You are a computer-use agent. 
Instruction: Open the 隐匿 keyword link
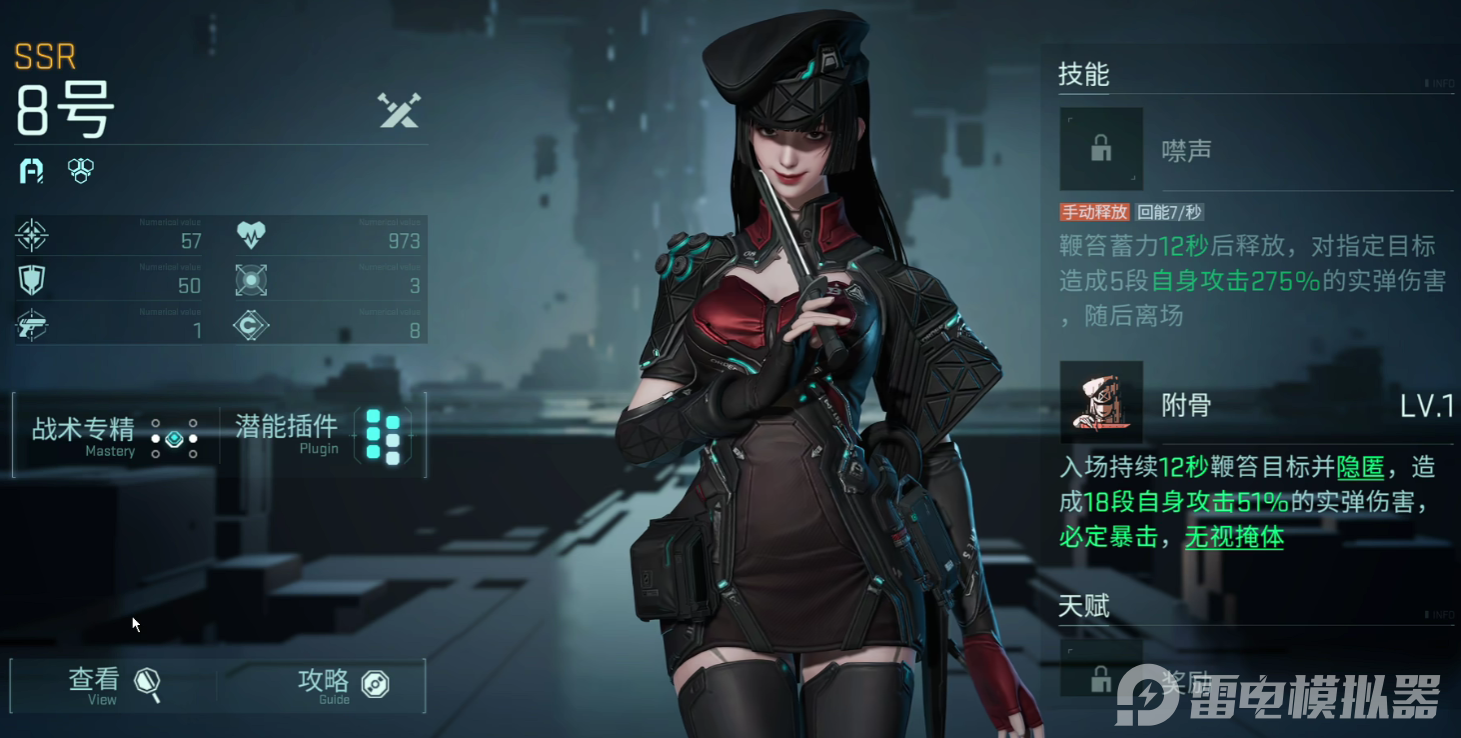(x=1359, y=467)
